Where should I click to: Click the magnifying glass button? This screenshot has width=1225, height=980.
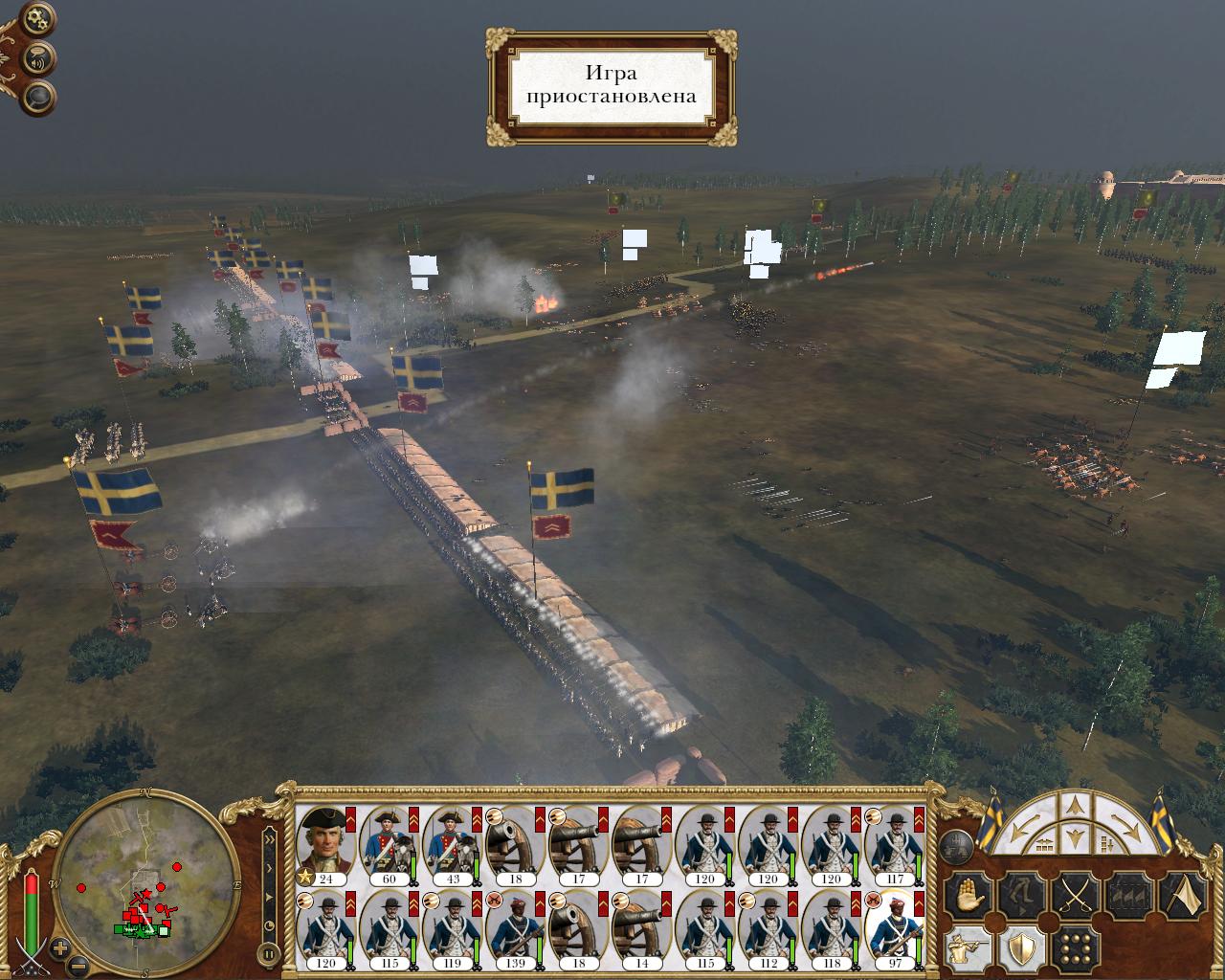click(x=40, y=97)
